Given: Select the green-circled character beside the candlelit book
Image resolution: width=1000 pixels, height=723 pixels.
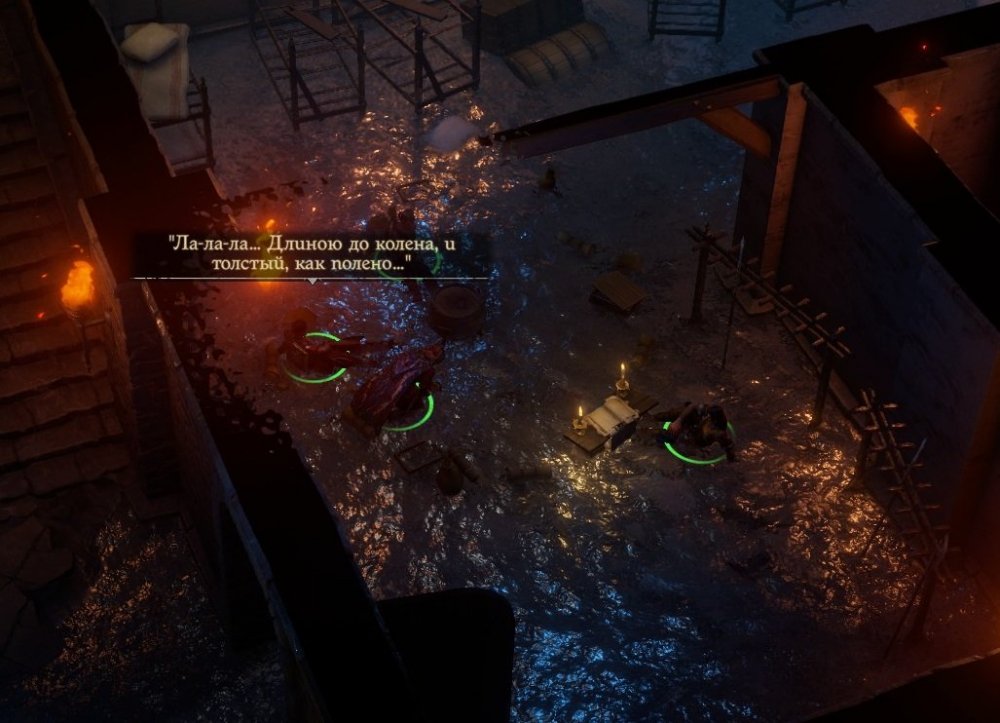Looking at the screenshot, I should point(703,431).
